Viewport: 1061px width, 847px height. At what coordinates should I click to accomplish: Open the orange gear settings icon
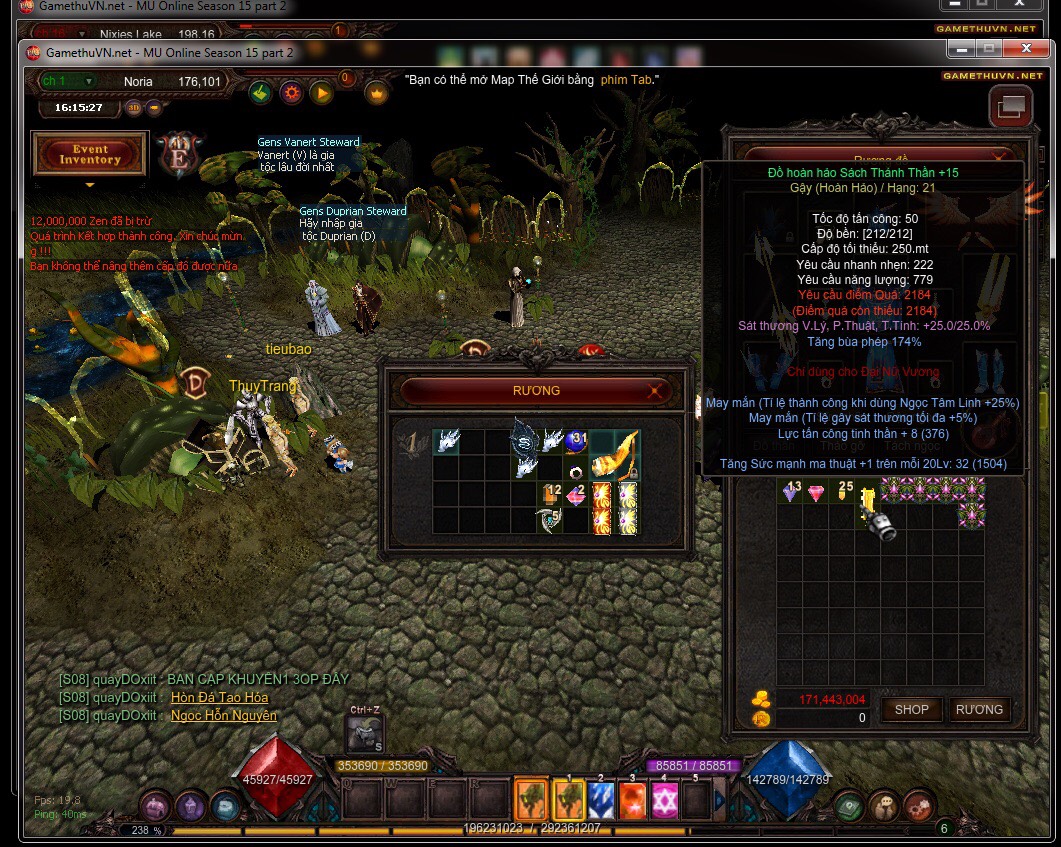pos(292,93)
